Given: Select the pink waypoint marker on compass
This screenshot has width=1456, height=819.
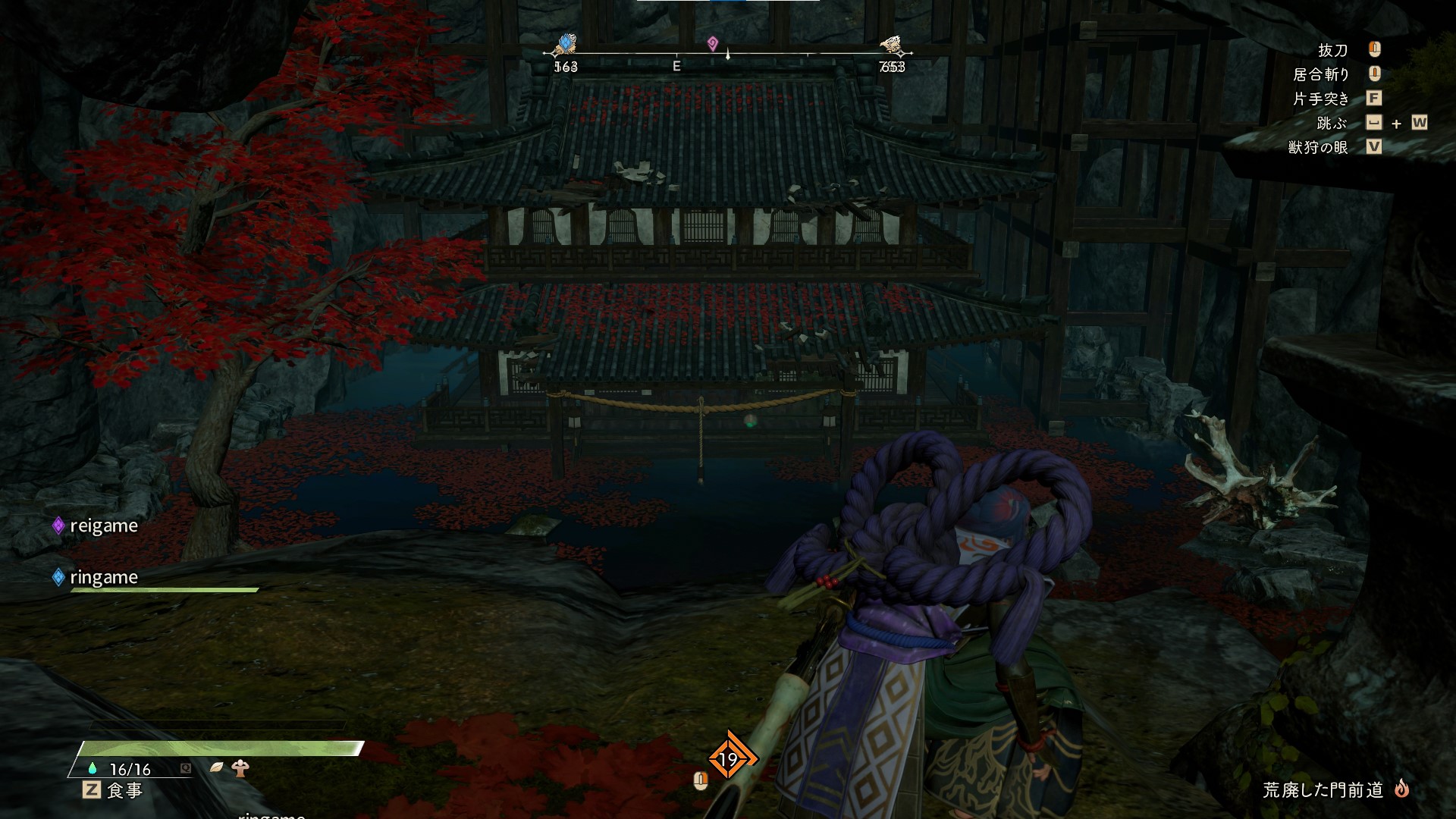Looking at the screenshot, I should [712, 43].
